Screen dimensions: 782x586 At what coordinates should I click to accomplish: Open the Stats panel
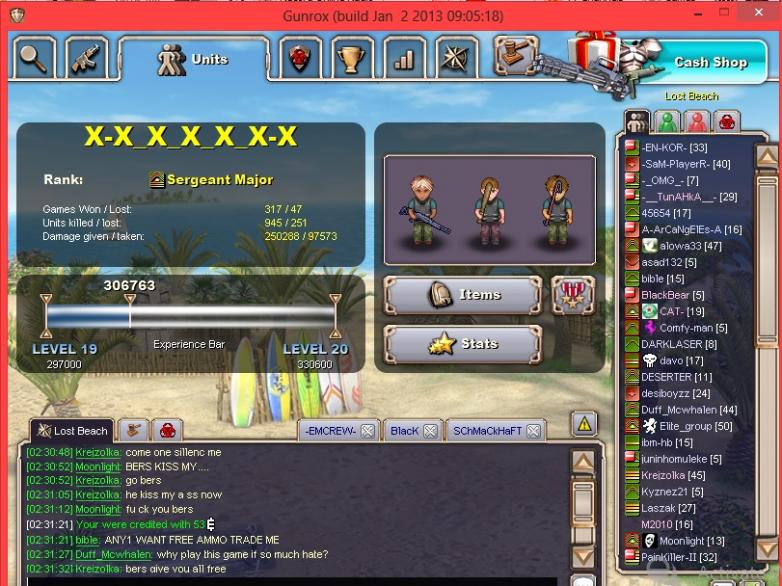click(x=463, y=344)
